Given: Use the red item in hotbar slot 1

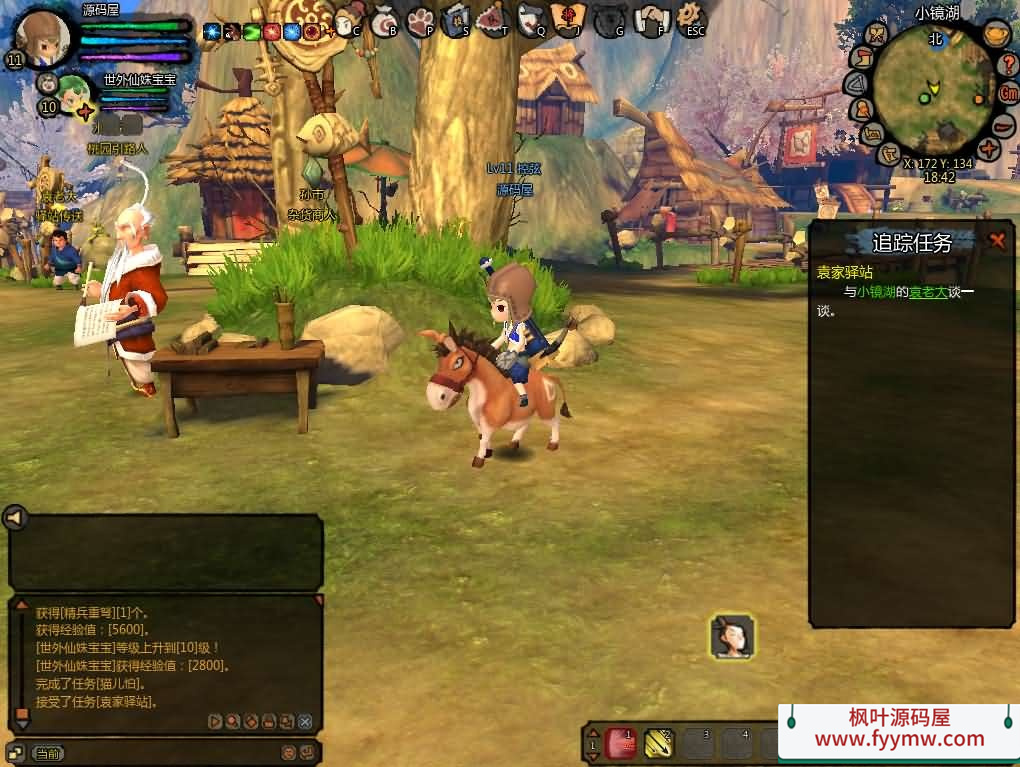Looking at the screenshot, I should click(x=621, y=742).
